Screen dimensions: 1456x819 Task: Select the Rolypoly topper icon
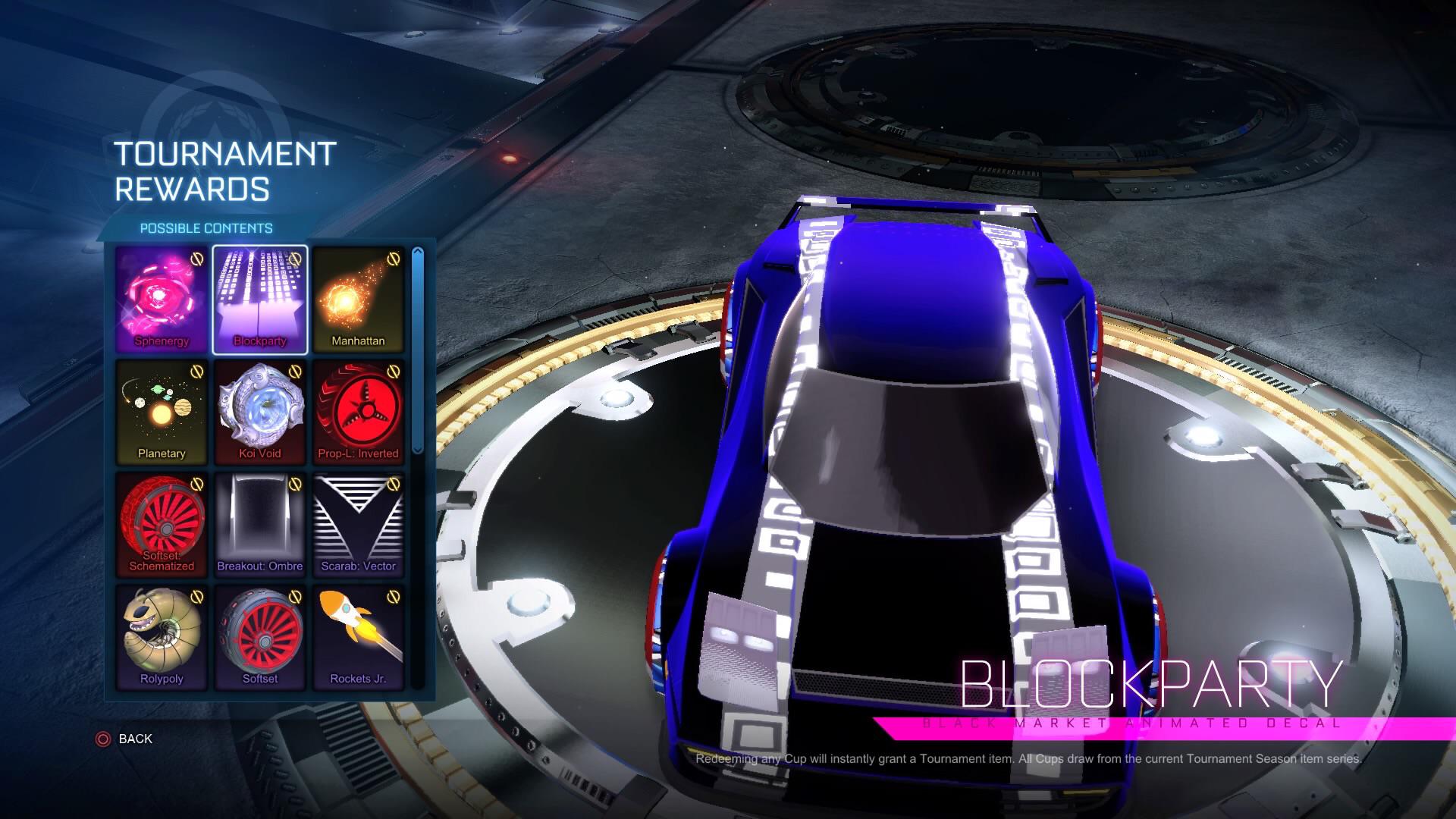162,638
